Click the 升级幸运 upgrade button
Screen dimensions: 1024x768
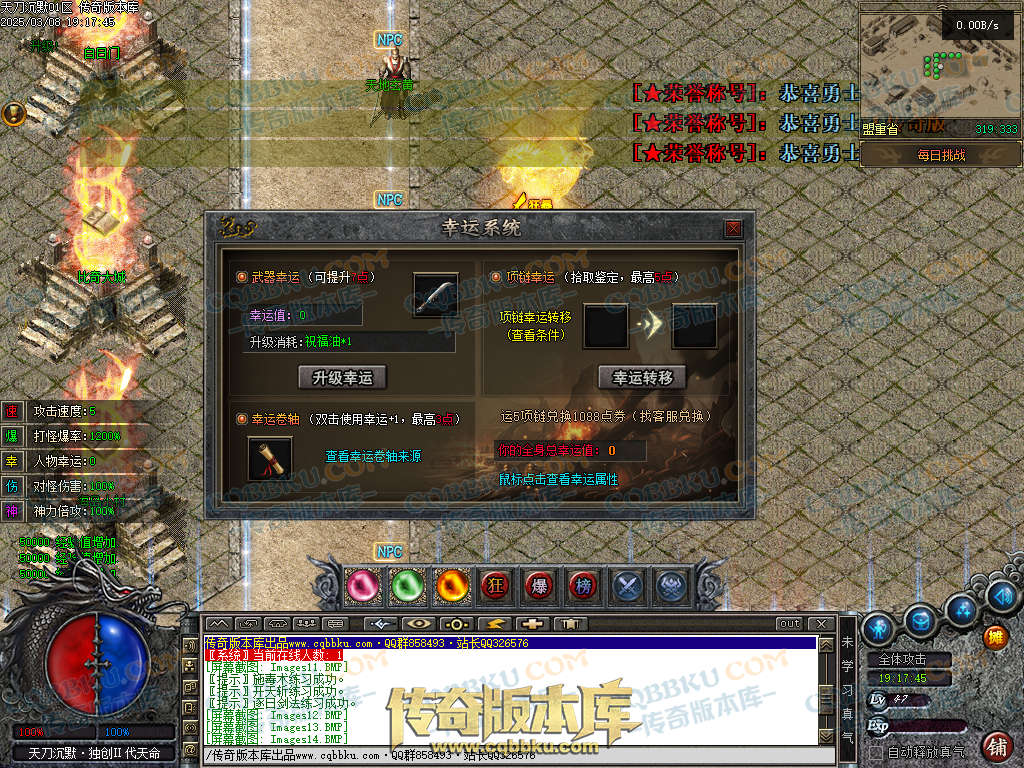click(x=342, y=377)
